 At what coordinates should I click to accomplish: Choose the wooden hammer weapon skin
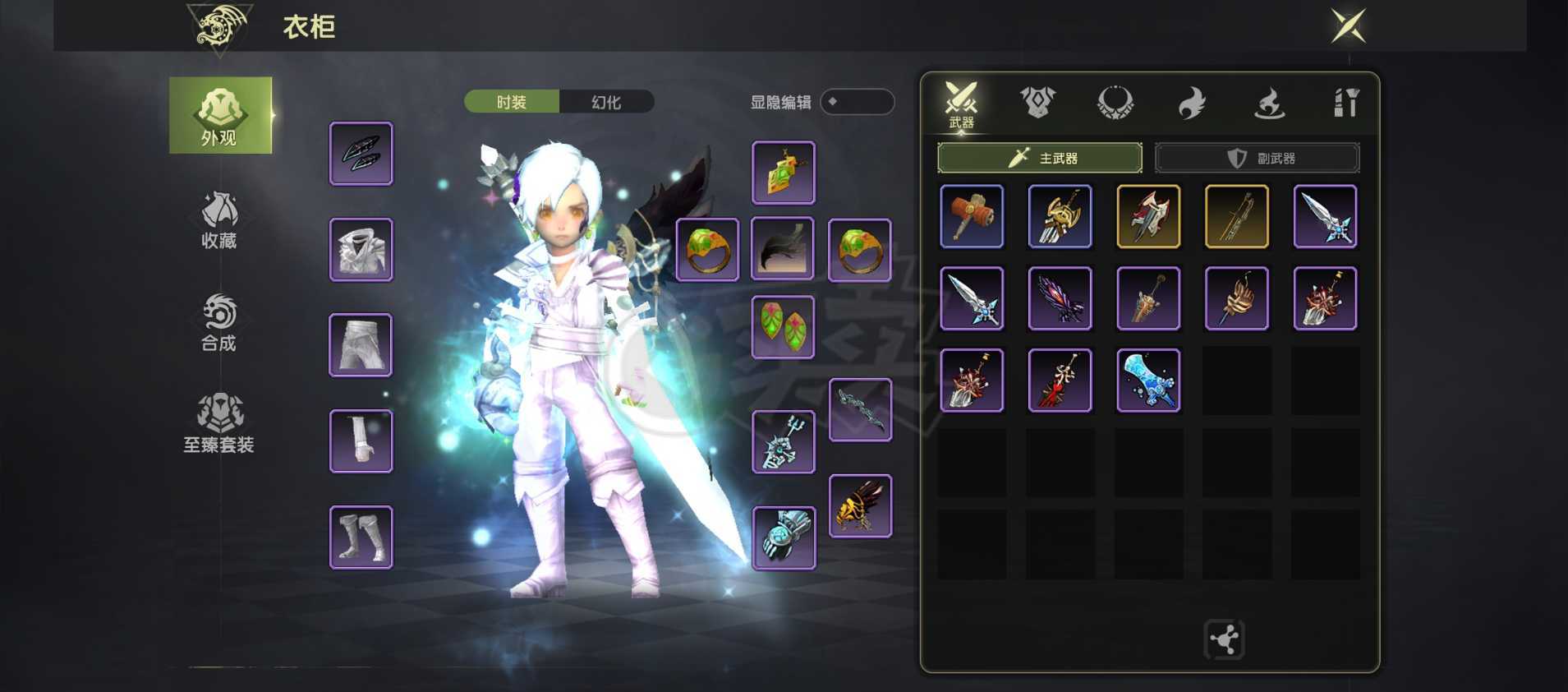point(972,216)
